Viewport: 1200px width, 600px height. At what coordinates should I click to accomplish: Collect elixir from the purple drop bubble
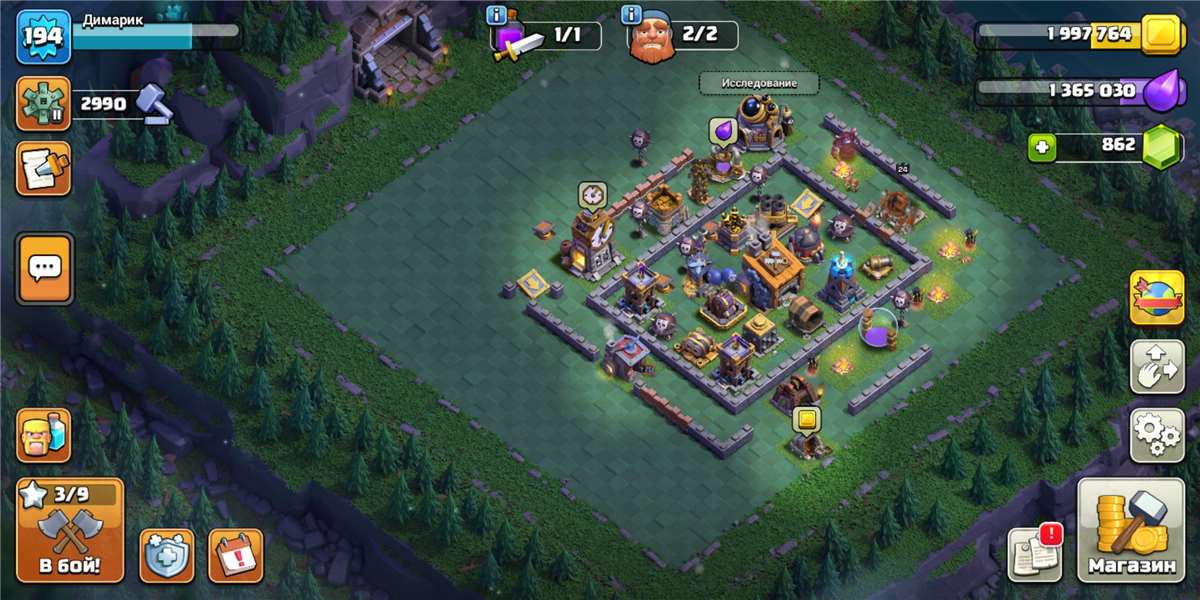[722, 131]
